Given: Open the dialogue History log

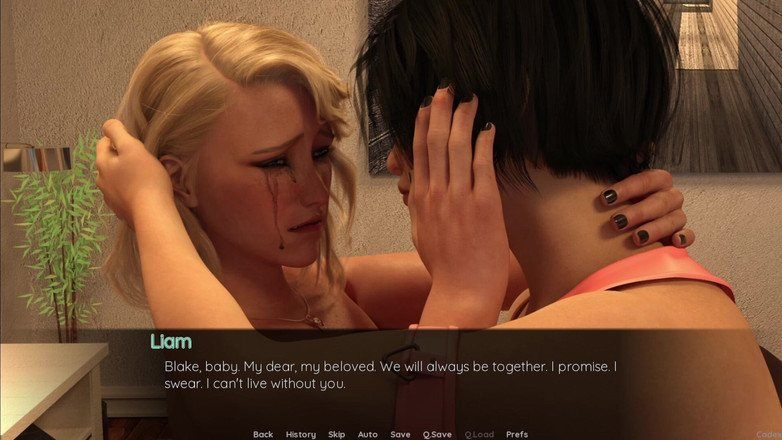Looking at the screenshot, I should point(300,434).
